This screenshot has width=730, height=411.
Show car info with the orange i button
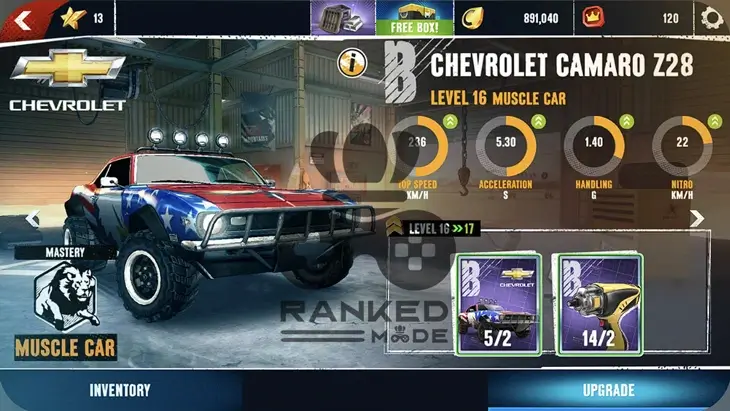(x=352, y=63)
